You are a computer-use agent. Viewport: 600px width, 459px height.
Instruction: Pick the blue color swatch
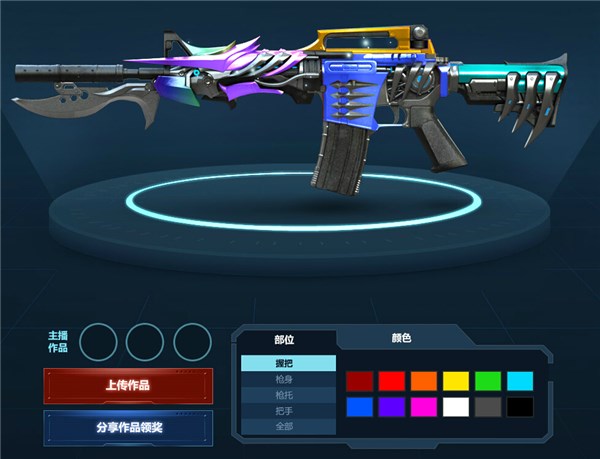pyautogui.click(x=360, y=407)
